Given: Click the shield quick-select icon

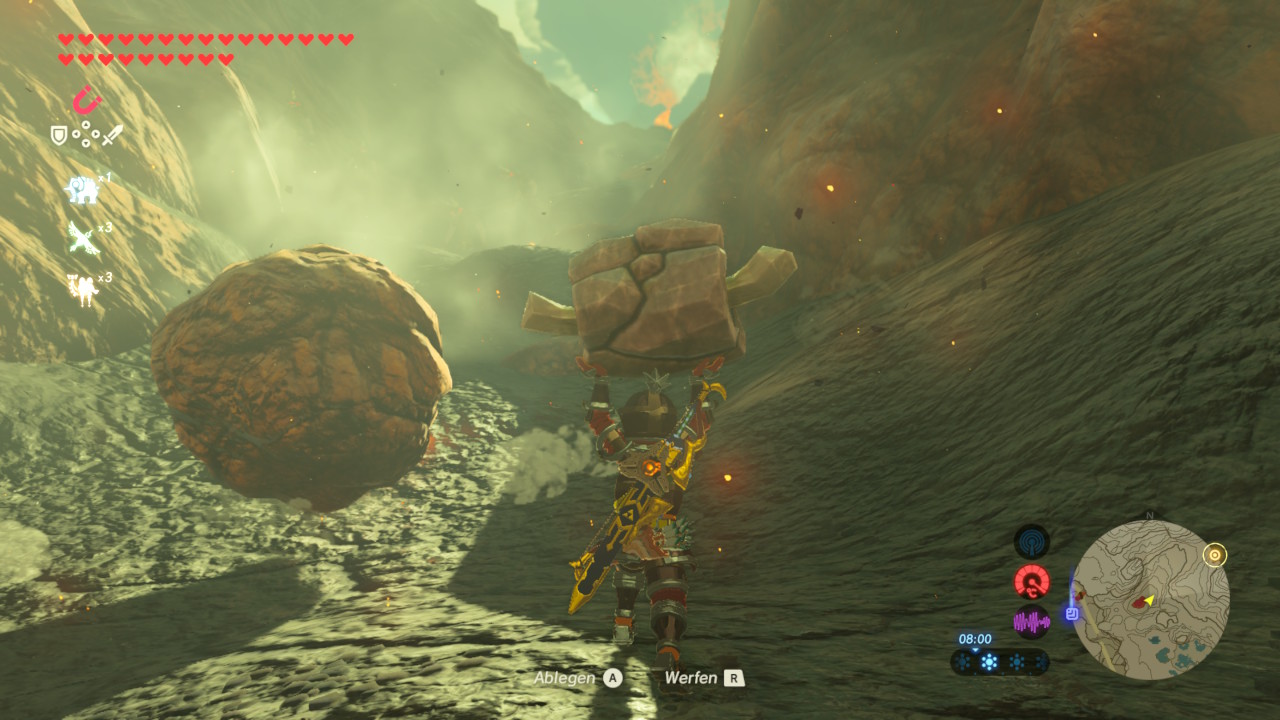Looking at the screenshot, I should click(x=59, y=134).
